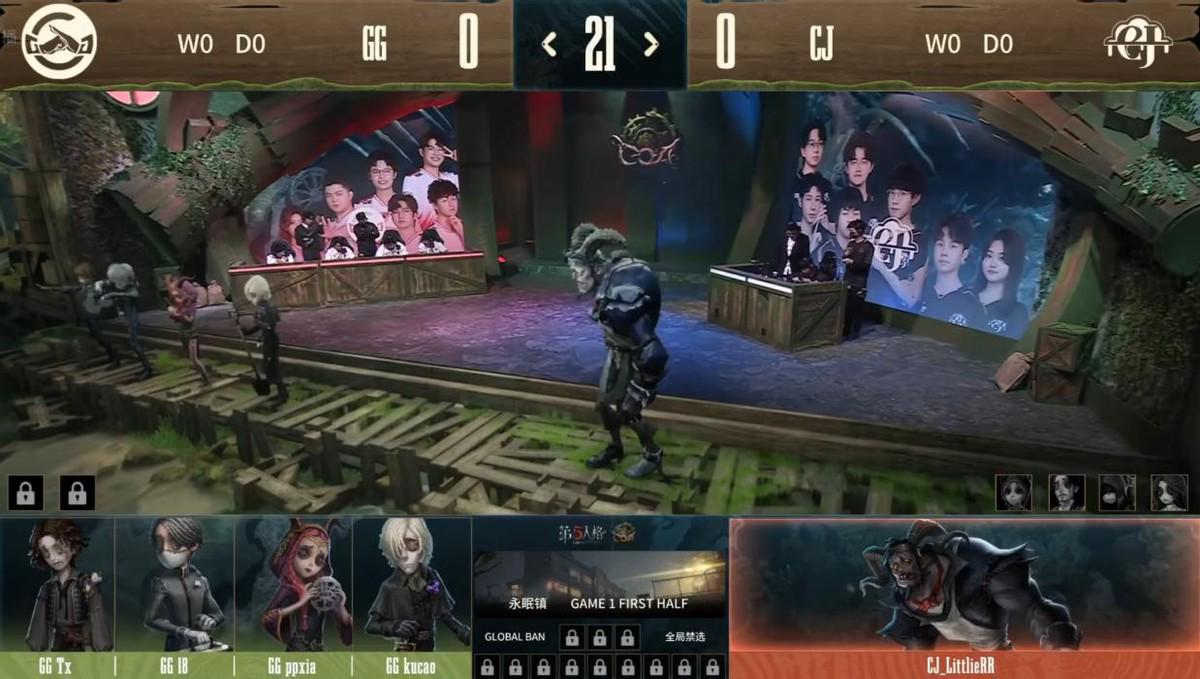Select the CJ_LittlieRR hunter card

[963, 588]
